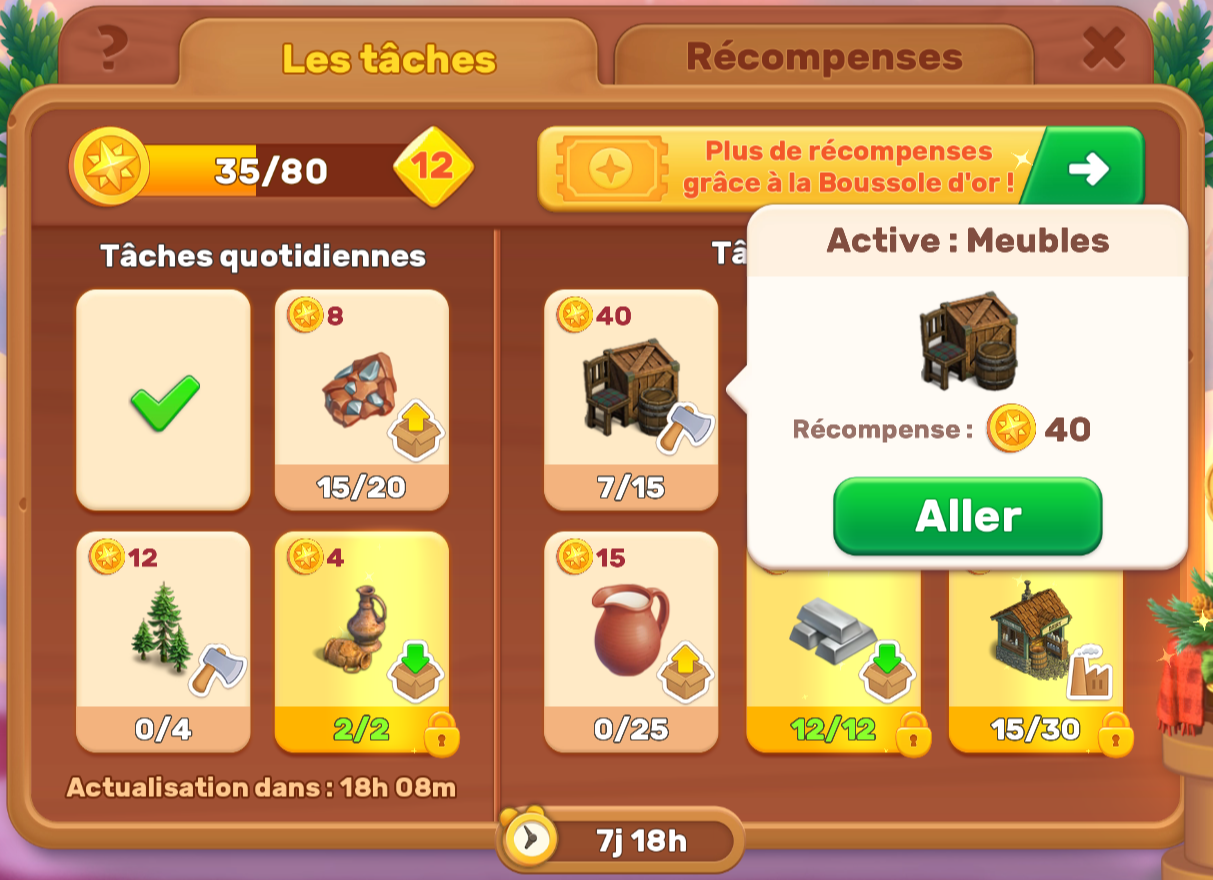Choose the pine trees task card 0/4
The height and width of the screenshot is (880, 1213).
click(x=163, y=641)
